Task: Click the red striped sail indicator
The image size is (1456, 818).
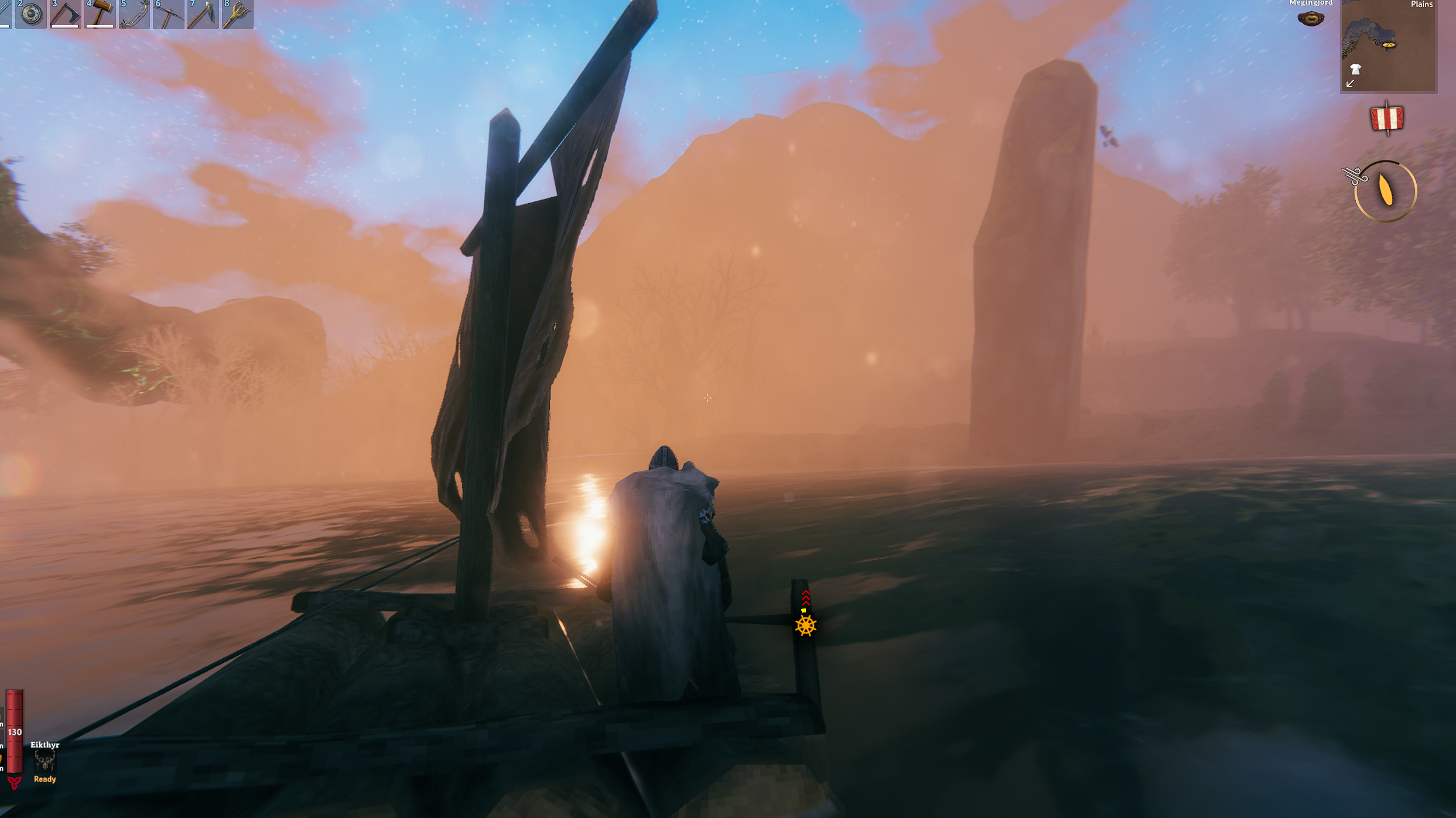Action: [x=1386, y=119]
